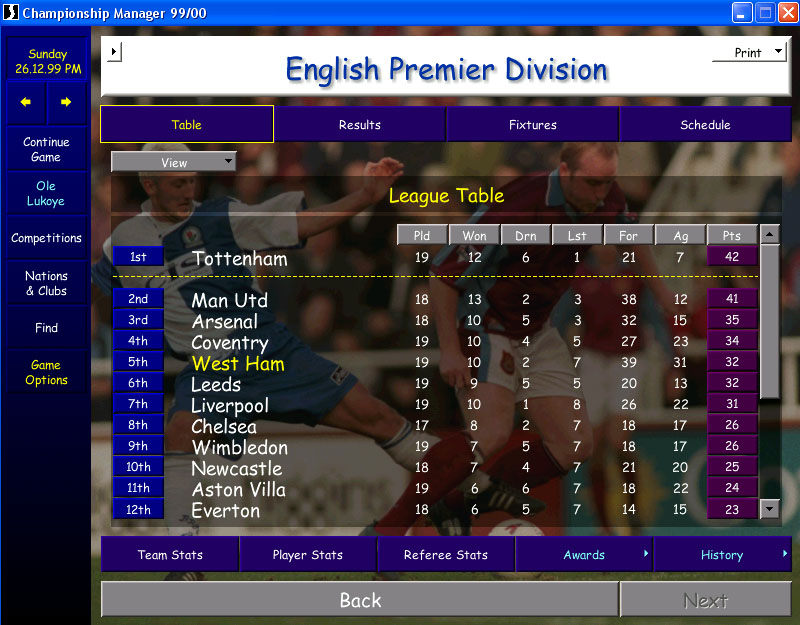Viewport: 800px width, 625px height.
Task: Go Back to the previous screen
Action: [x=360, y=600]
